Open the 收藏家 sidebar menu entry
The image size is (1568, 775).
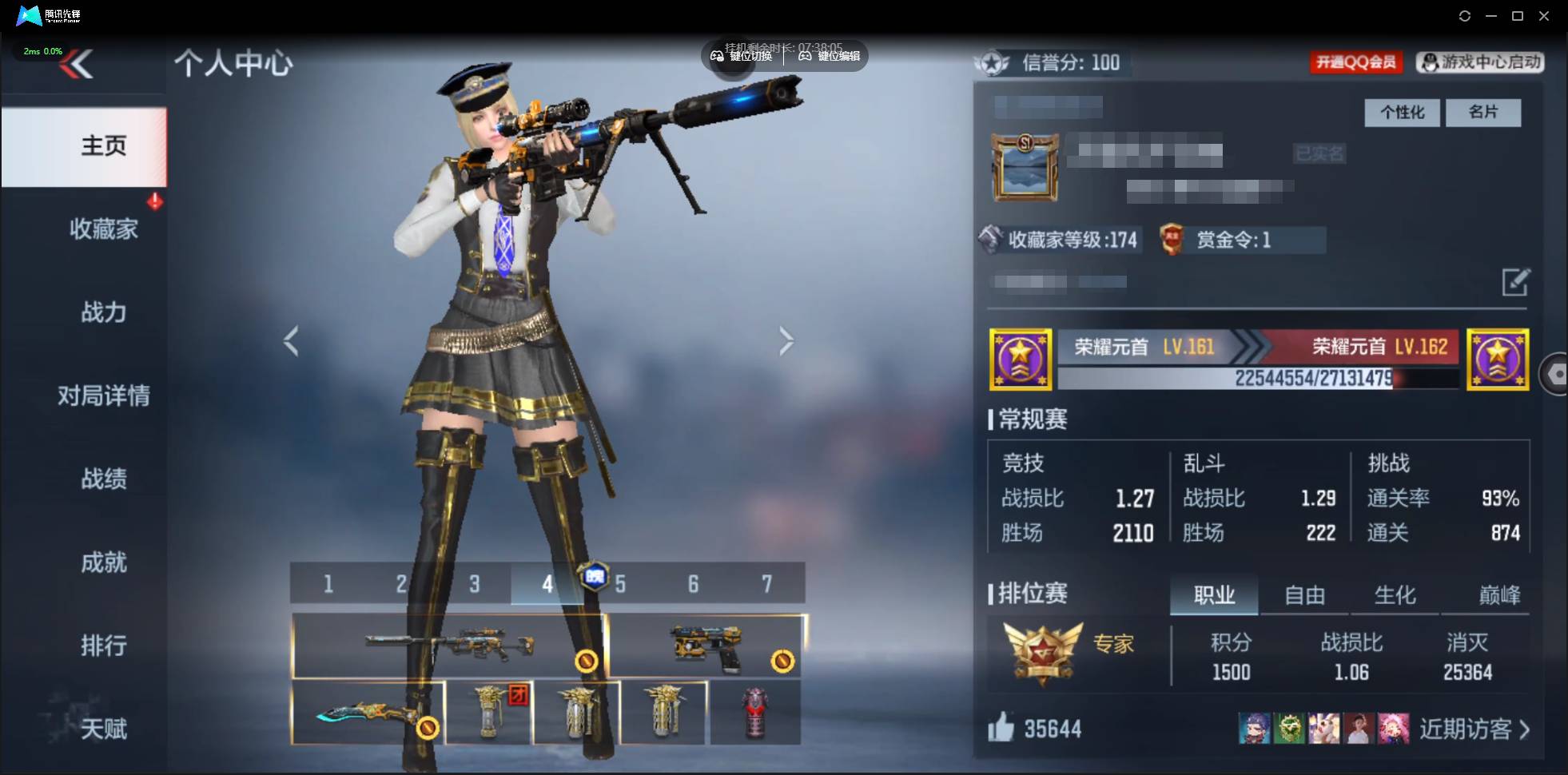click(102, 229)
